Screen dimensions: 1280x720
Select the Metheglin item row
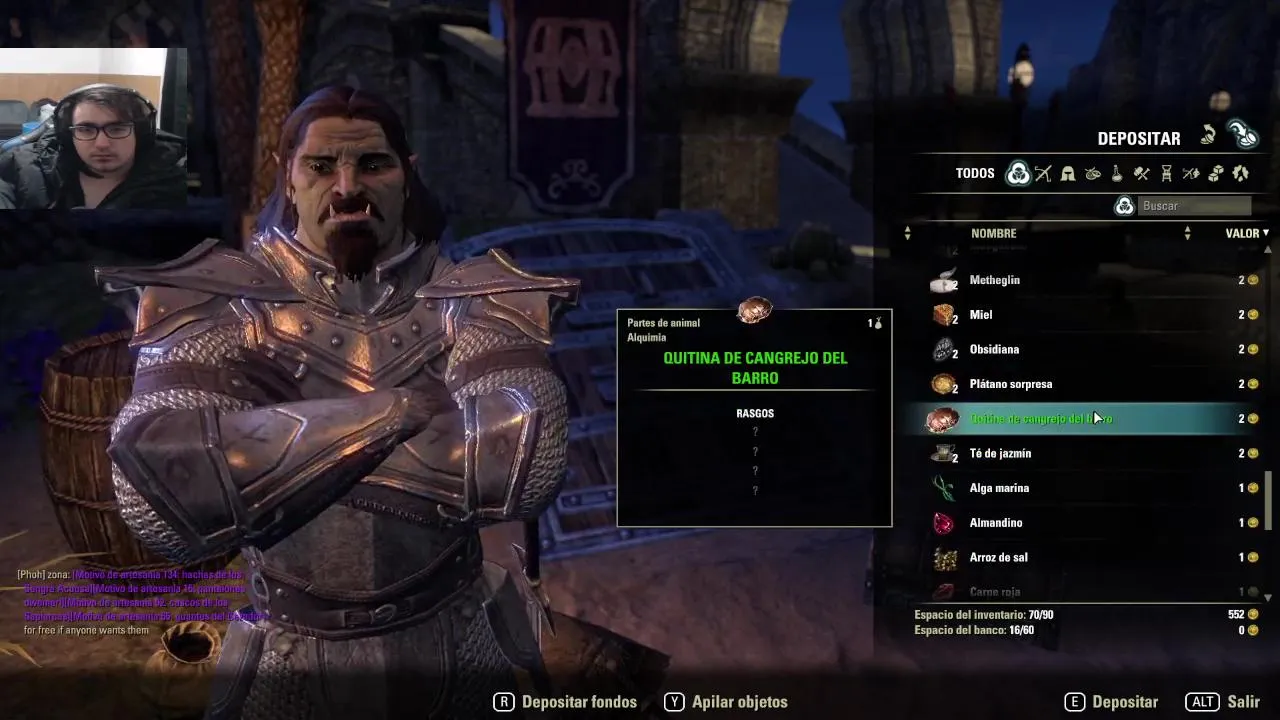click(x=1090, y=280)
